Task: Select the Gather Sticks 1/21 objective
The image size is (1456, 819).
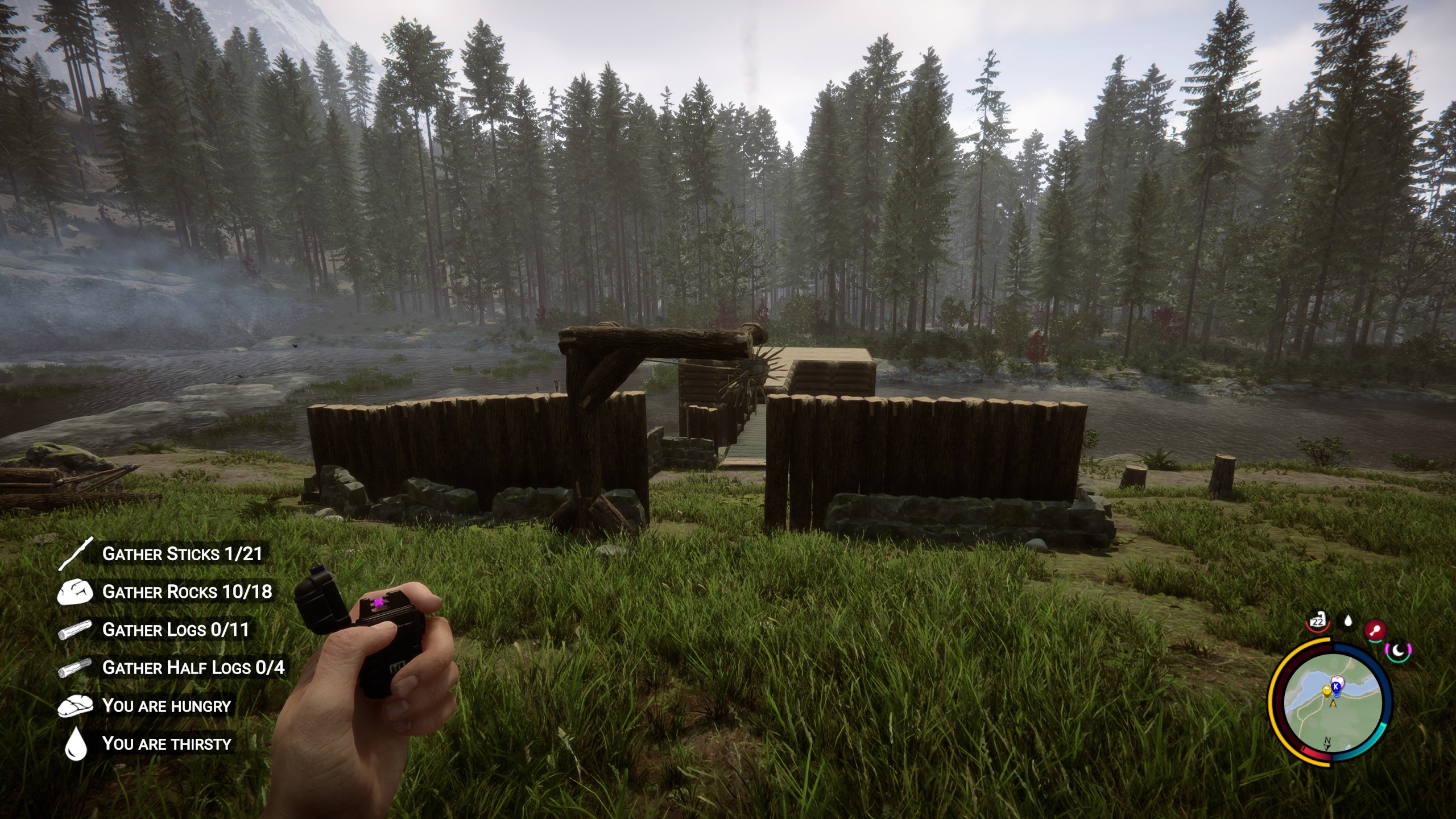Action: pos(181,554)
